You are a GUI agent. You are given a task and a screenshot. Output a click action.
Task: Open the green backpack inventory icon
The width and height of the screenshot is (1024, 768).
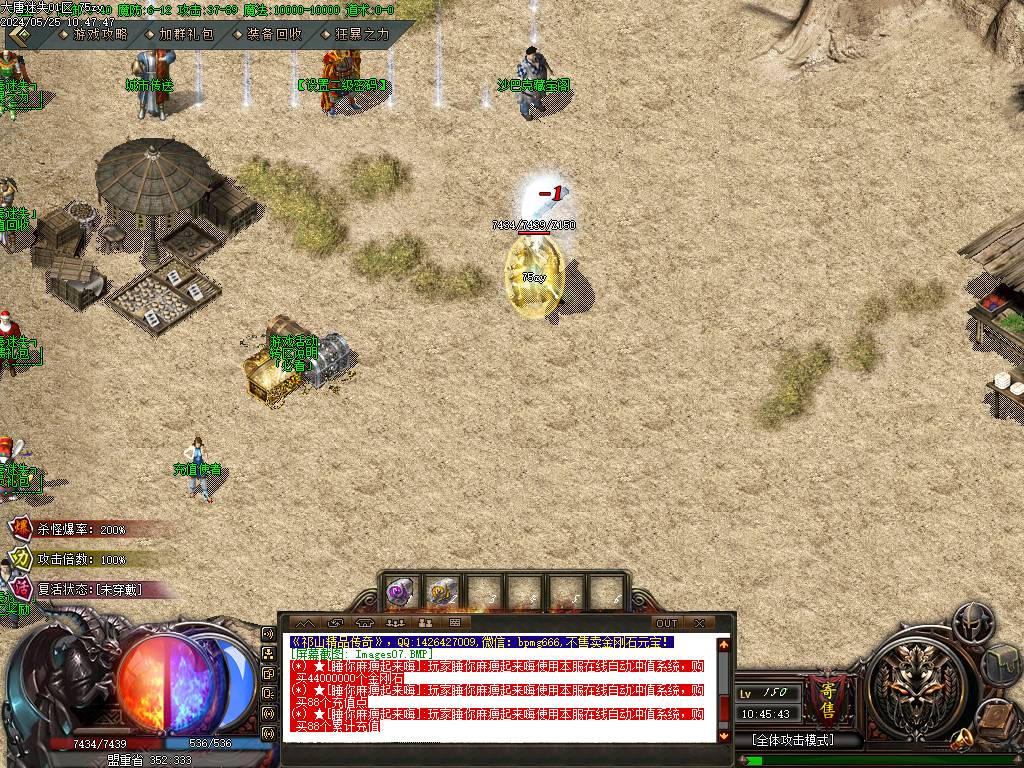1002,664
